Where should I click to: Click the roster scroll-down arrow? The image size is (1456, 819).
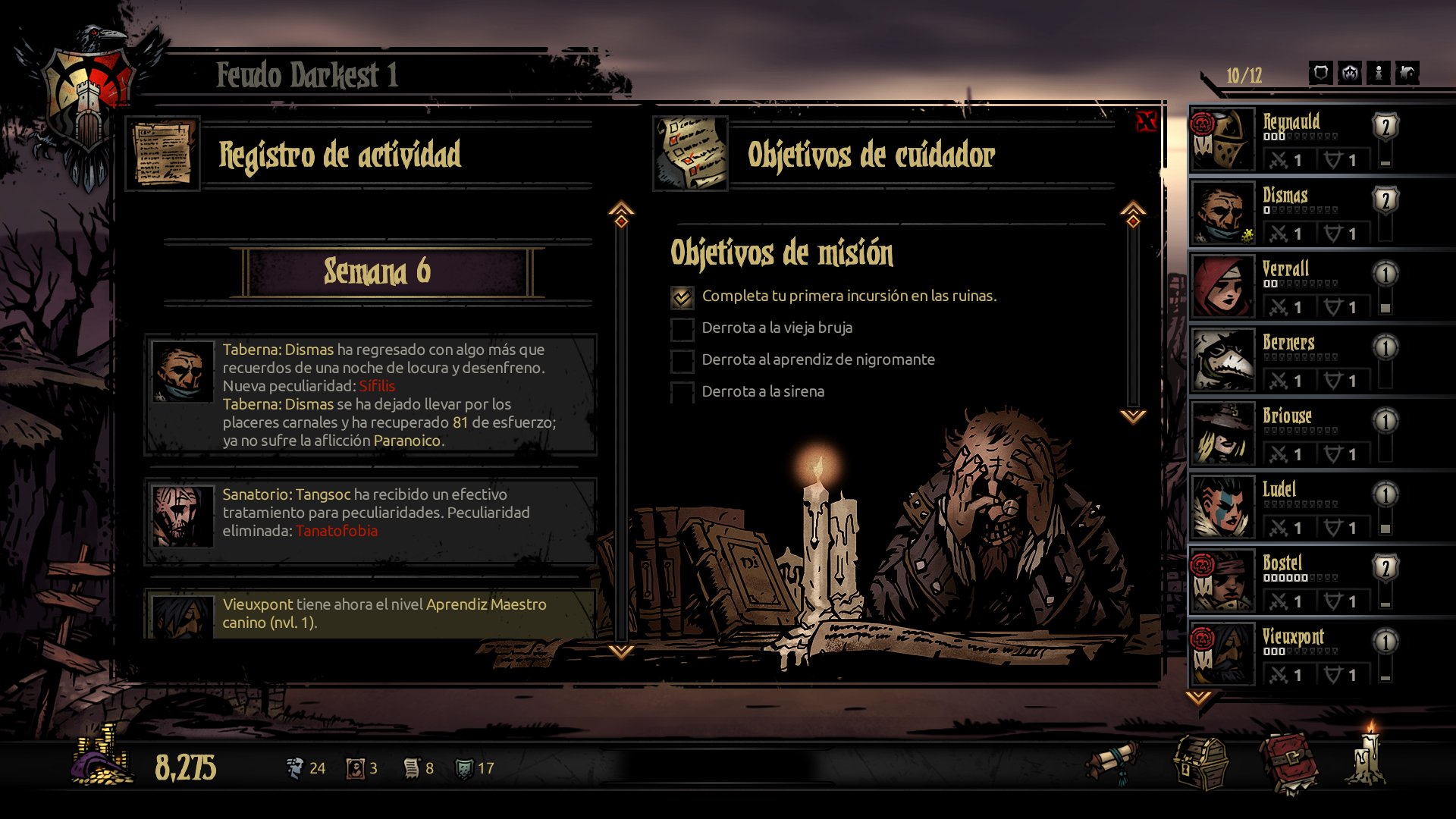(x=1198, y=698)
